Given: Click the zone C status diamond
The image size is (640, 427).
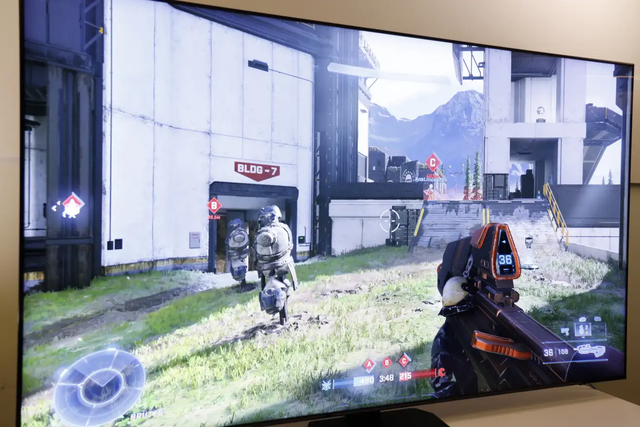Looking at the screenshot, I should coord(405,359).
